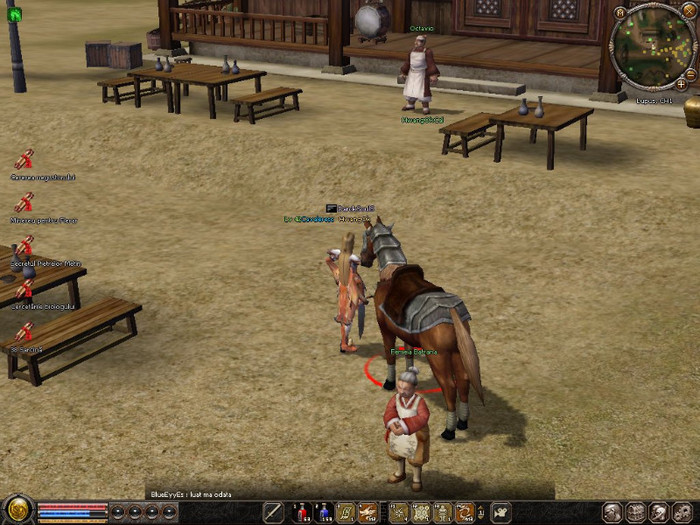Open the Minereu pentru Fierar quest scroll
This screenshot has height=525, width=700.
click(24, 203)
